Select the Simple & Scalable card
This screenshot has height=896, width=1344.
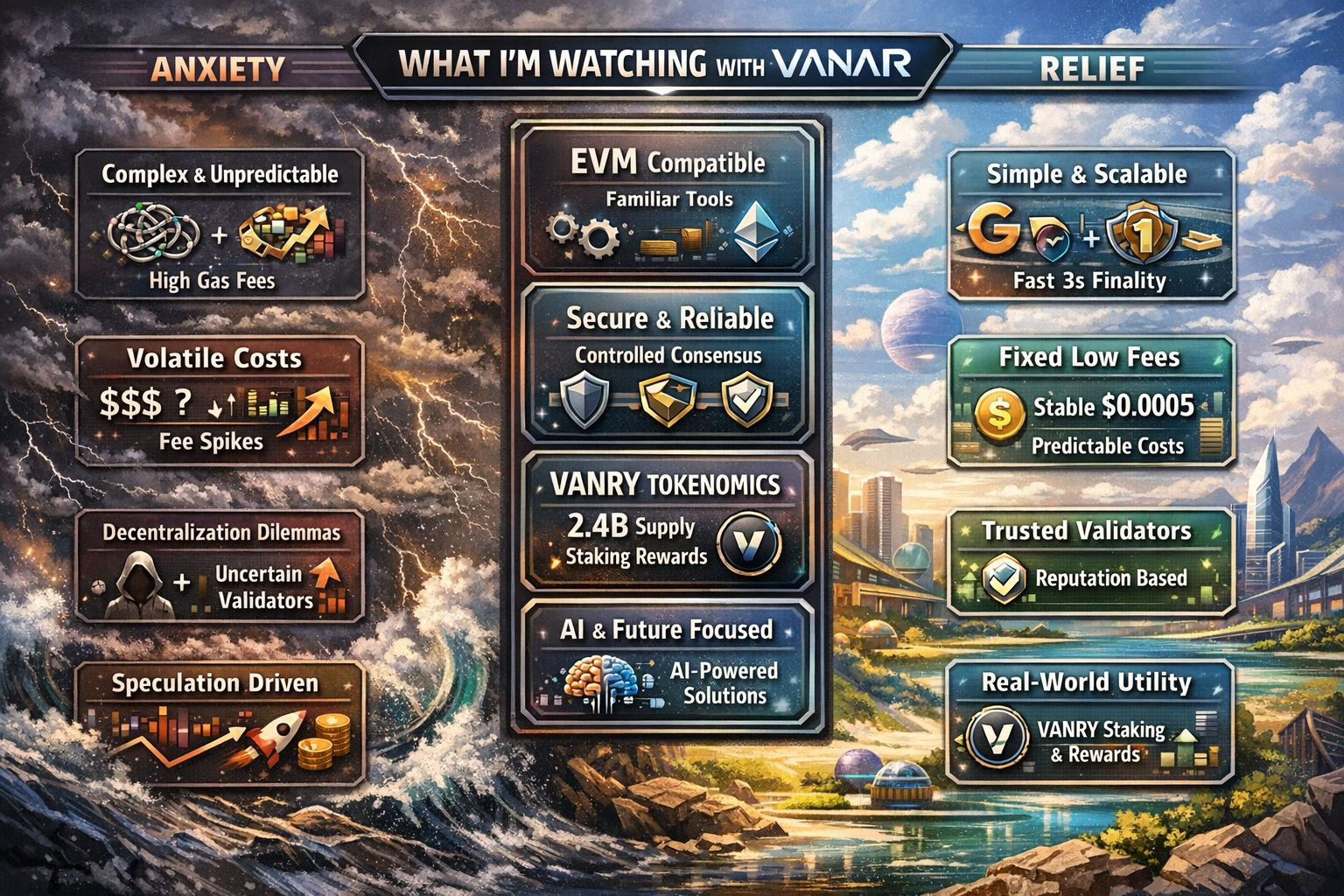1090,226
